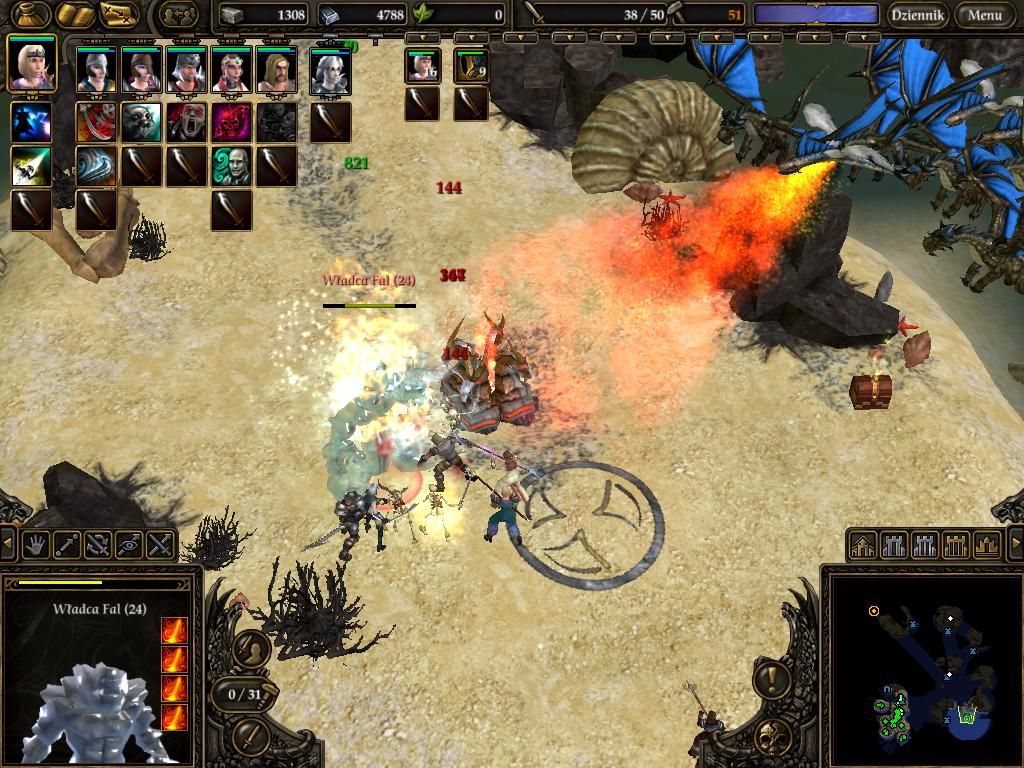Click the skull emblem button
Viewport: 1024px width, 768px height.
point(771,736)
